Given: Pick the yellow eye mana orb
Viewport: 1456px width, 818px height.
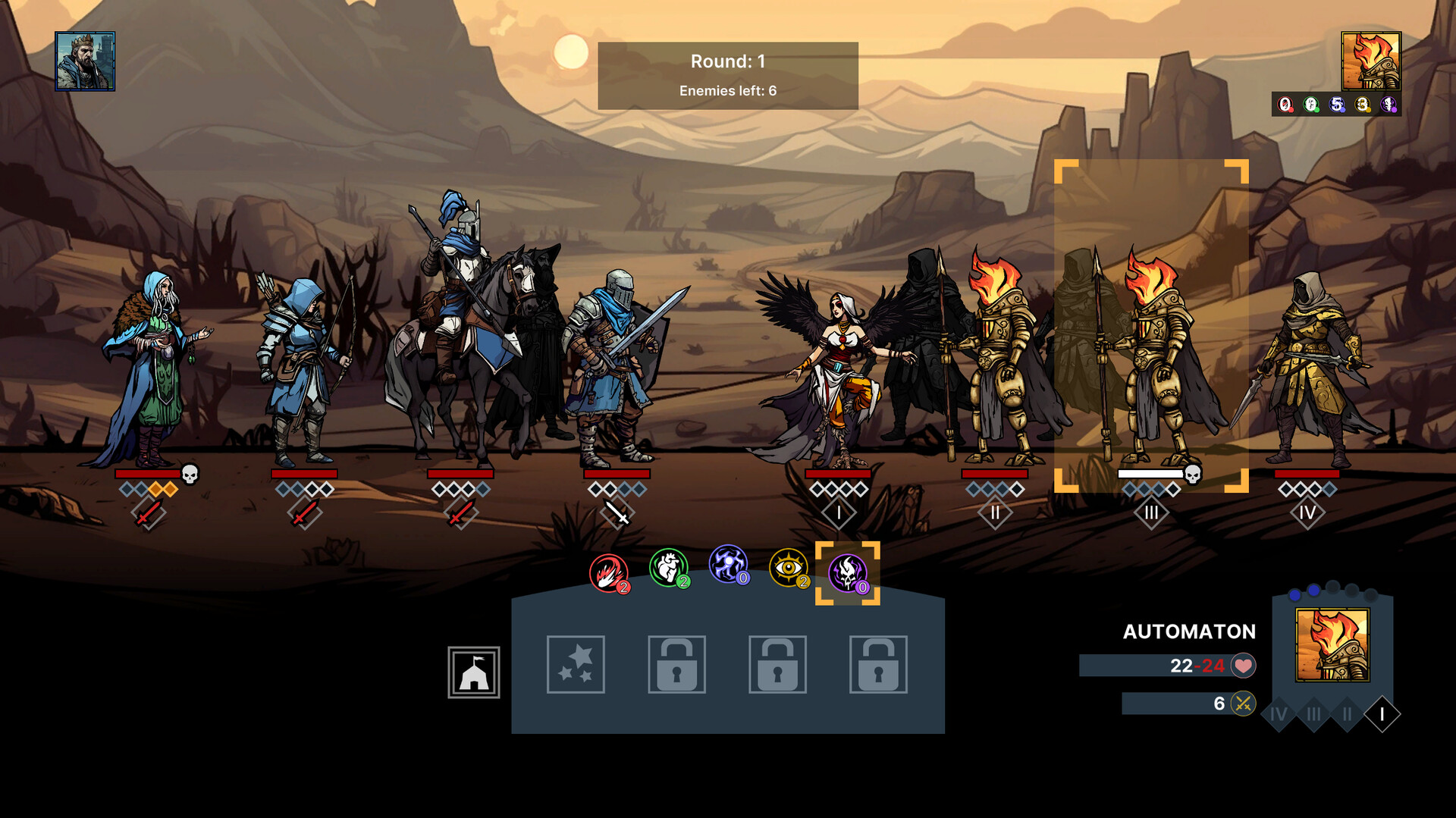Looking at the screenshot, I should (x=788, y=568).
